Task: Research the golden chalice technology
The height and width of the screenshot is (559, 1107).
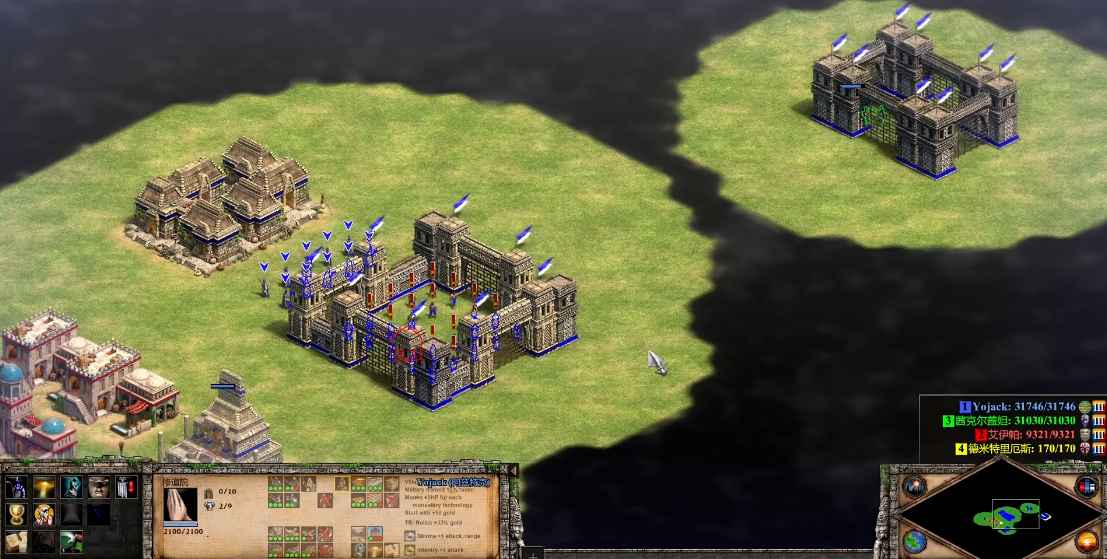Action: pos(17,515)
